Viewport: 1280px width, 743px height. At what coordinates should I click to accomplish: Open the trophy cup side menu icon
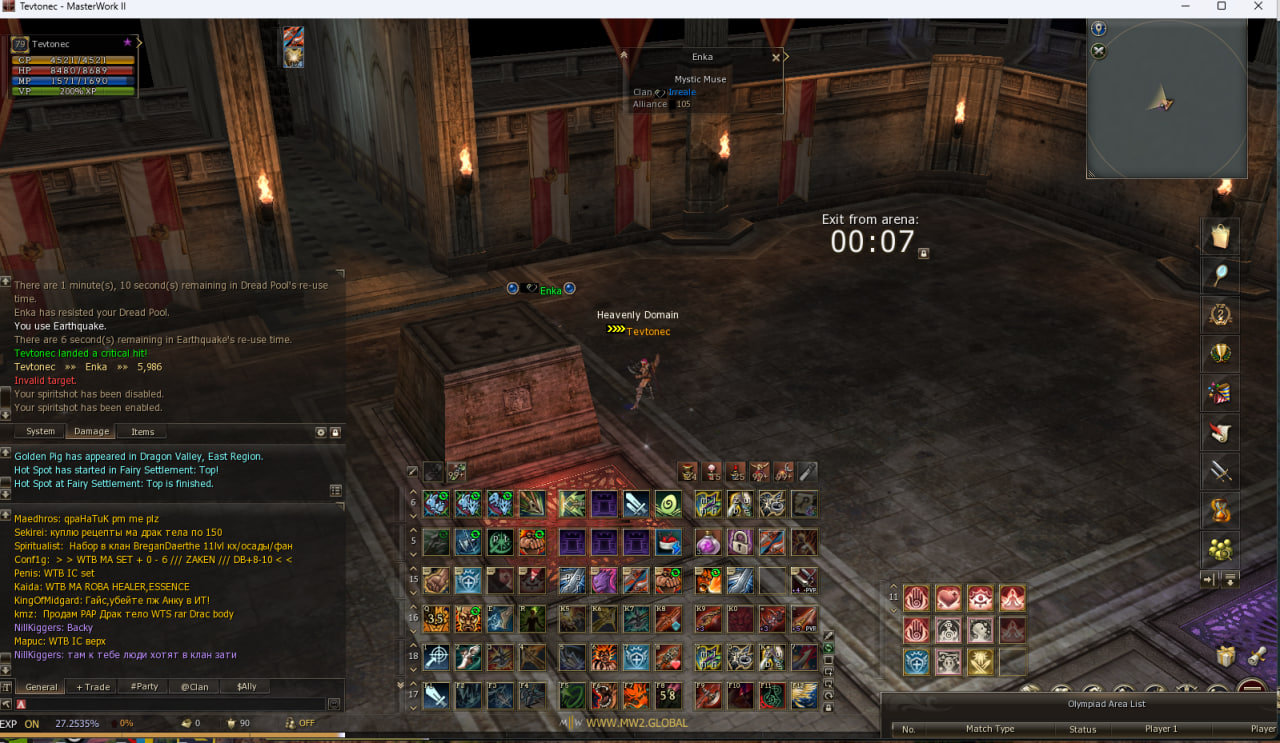(x=1219, y=353)
